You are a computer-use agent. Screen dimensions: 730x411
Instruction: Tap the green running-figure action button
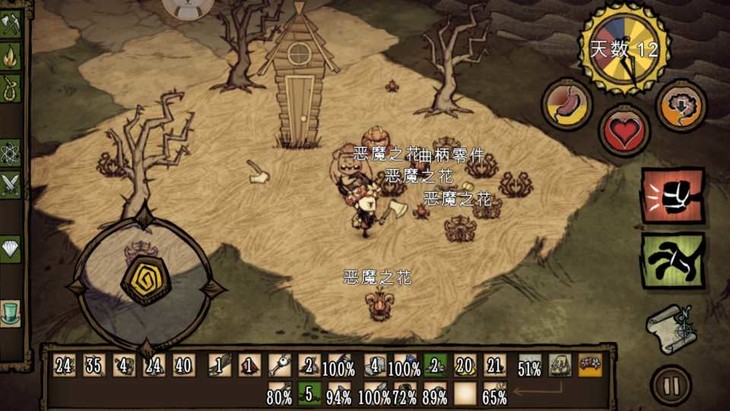point(672,260)
